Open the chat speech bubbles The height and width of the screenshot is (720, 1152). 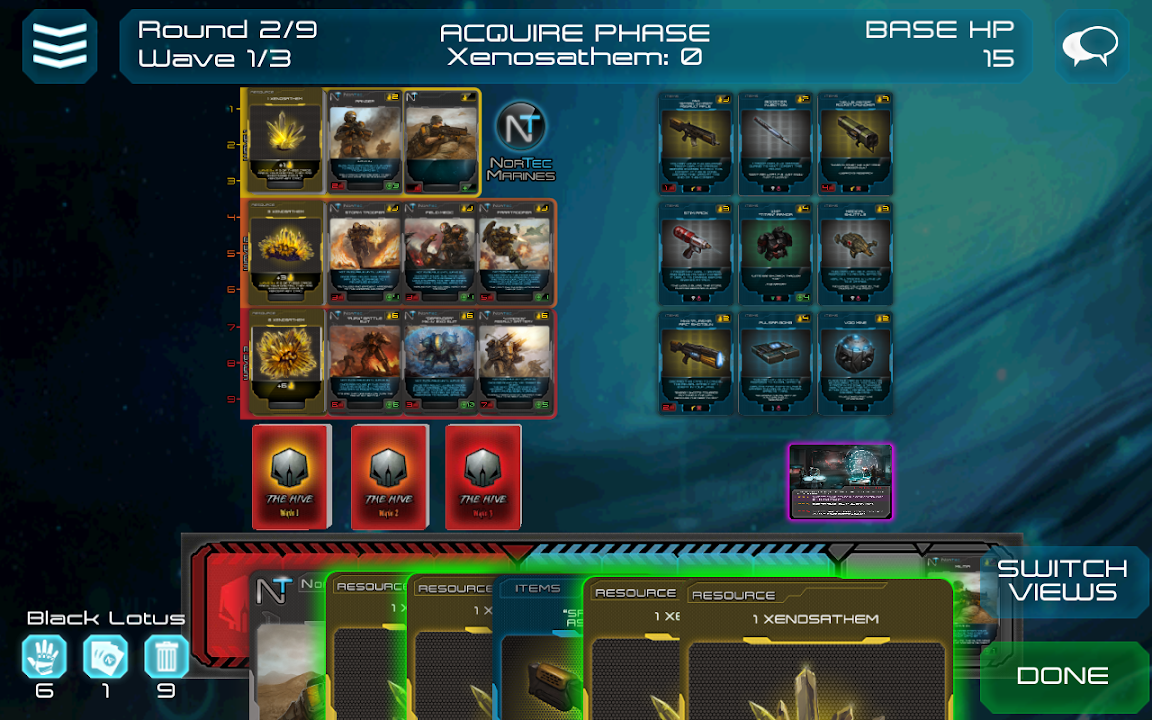point(1091,46)
